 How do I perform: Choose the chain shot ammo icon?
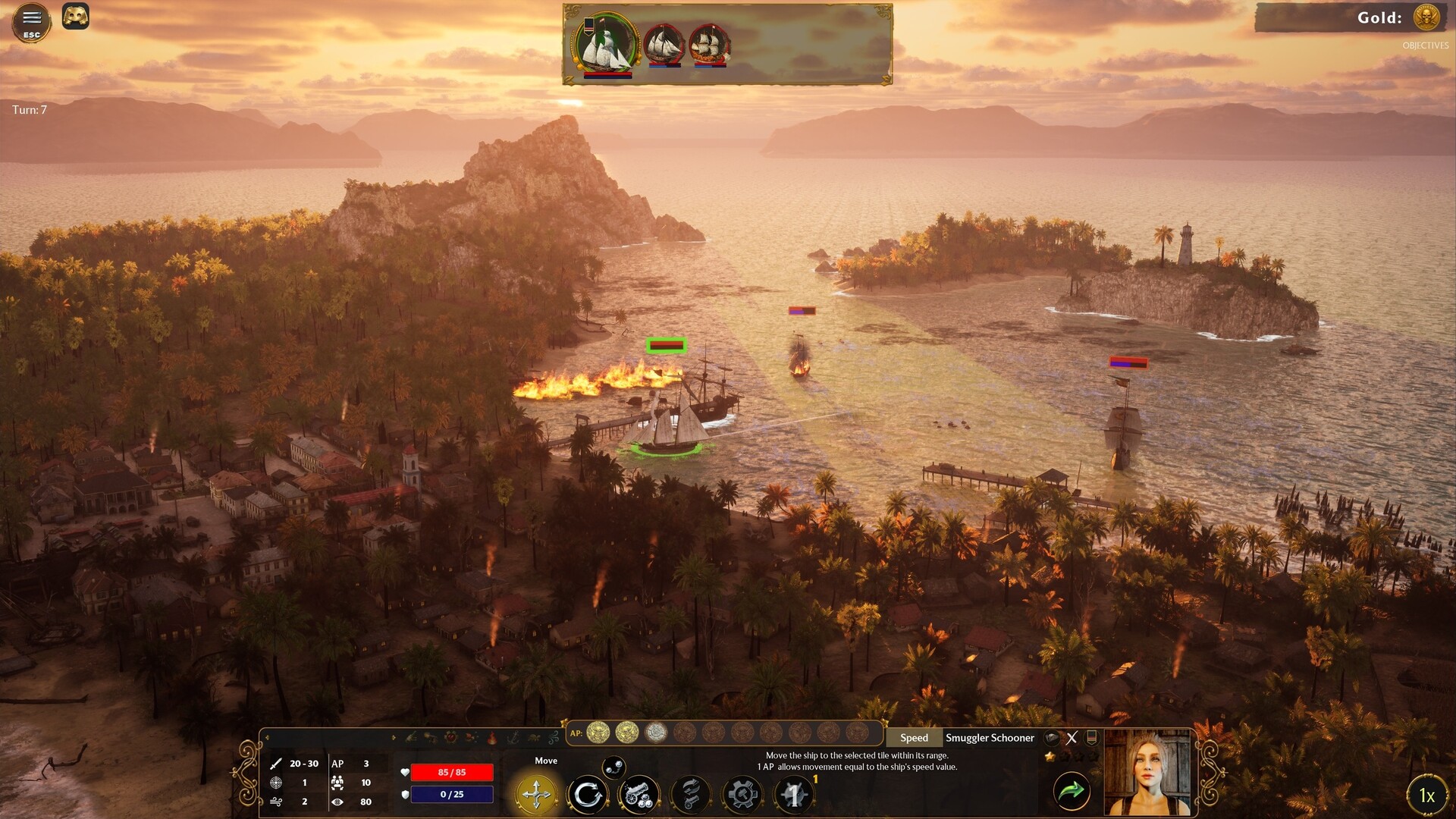pos(614,766)
